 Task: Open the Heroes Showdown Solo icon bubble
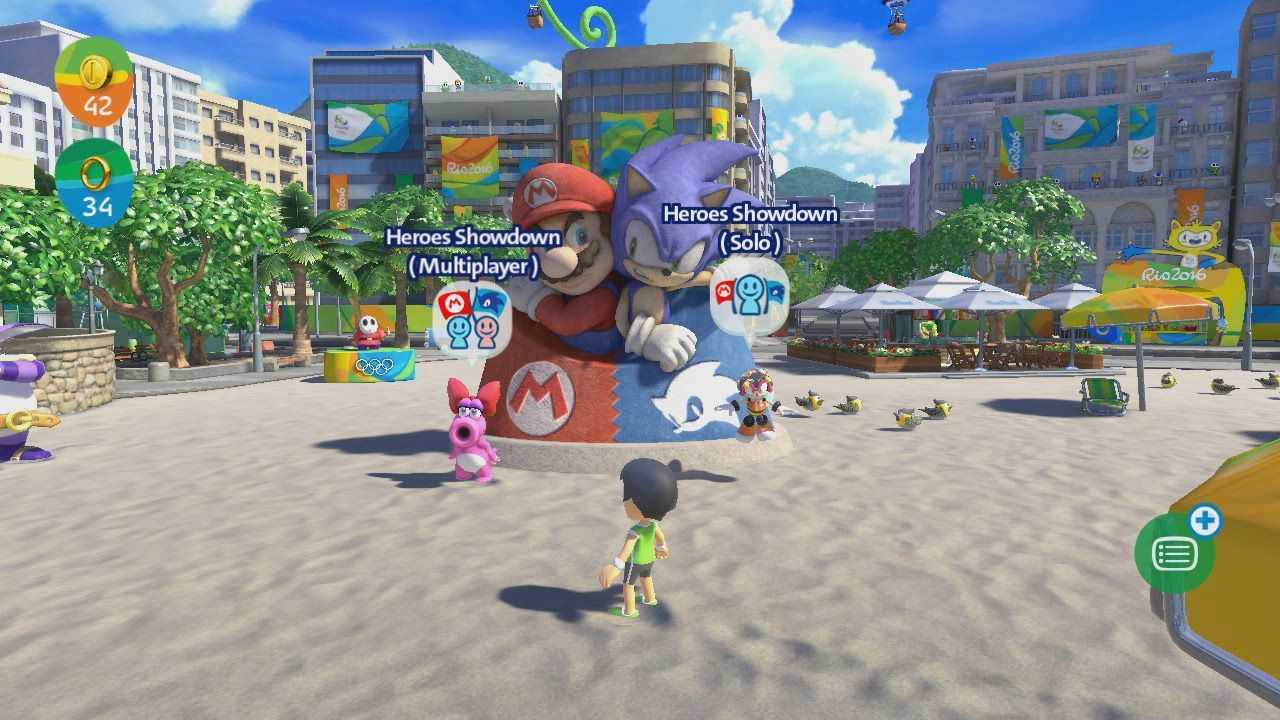tap(748, 297)
